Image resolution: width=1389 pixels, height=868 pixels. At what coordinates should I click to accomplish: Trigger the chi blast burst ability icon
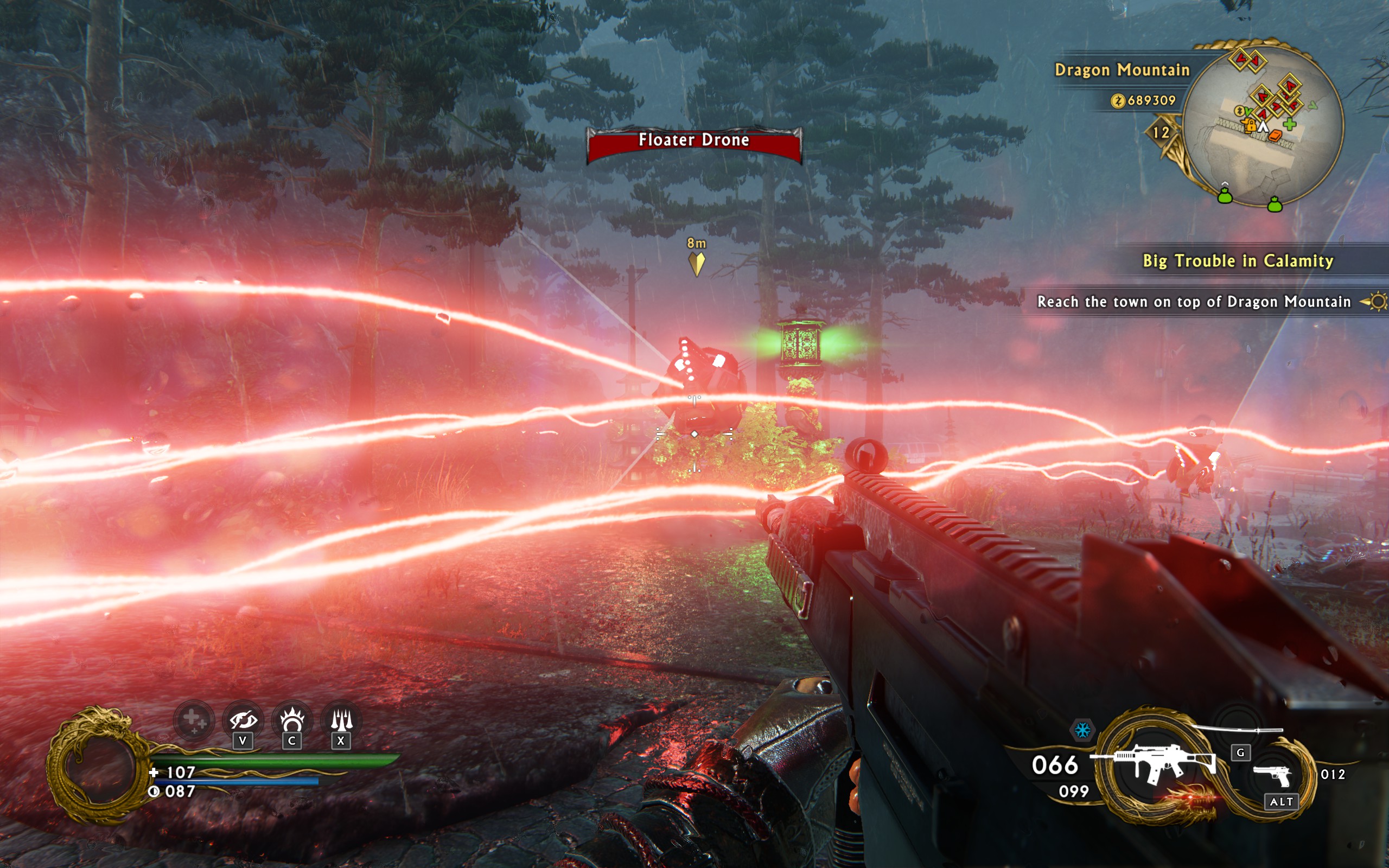click(x=292, y=721)
